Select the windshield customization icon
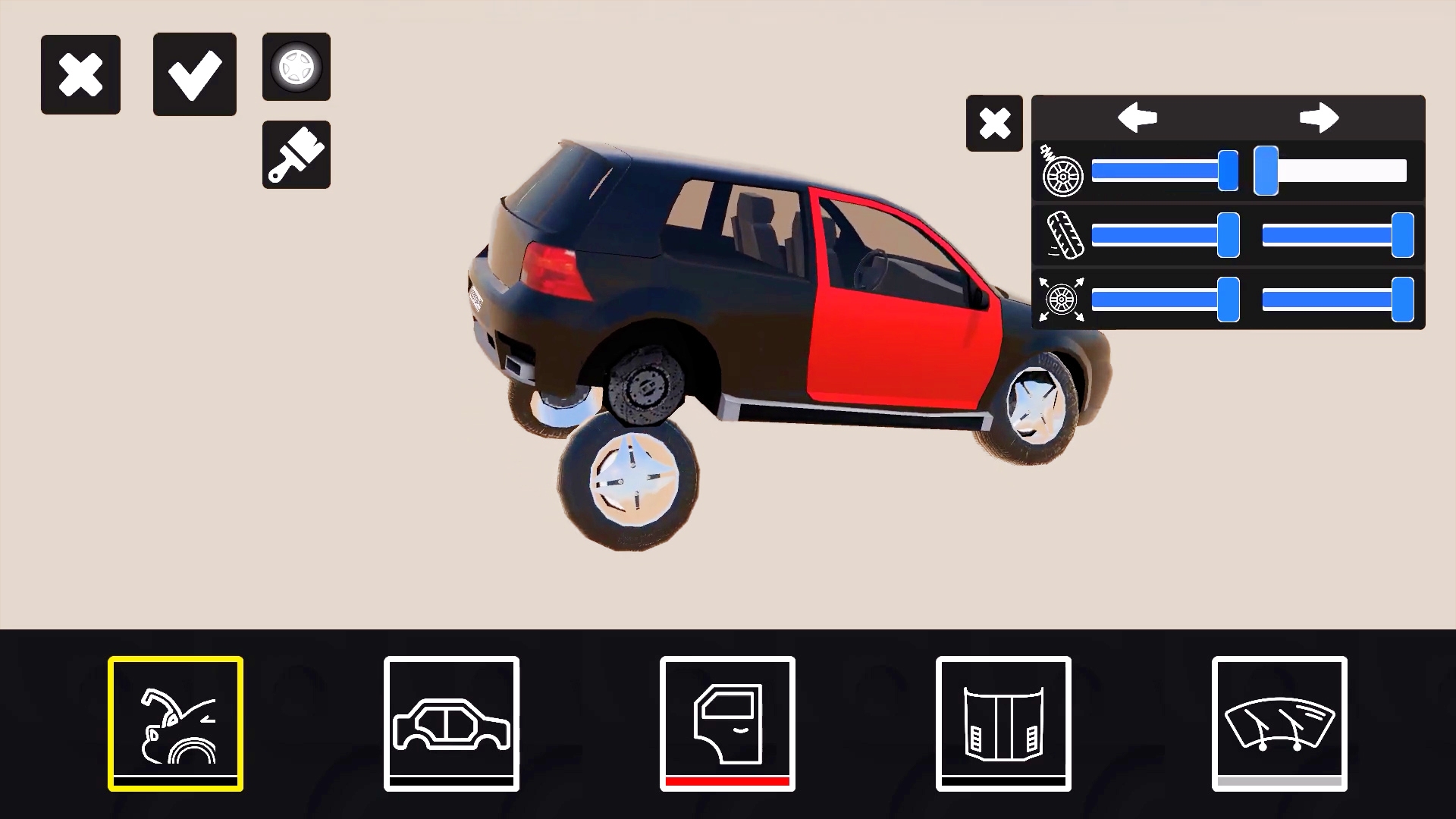This screenshot has height=819, width=1456. (x=1279, y=723)
